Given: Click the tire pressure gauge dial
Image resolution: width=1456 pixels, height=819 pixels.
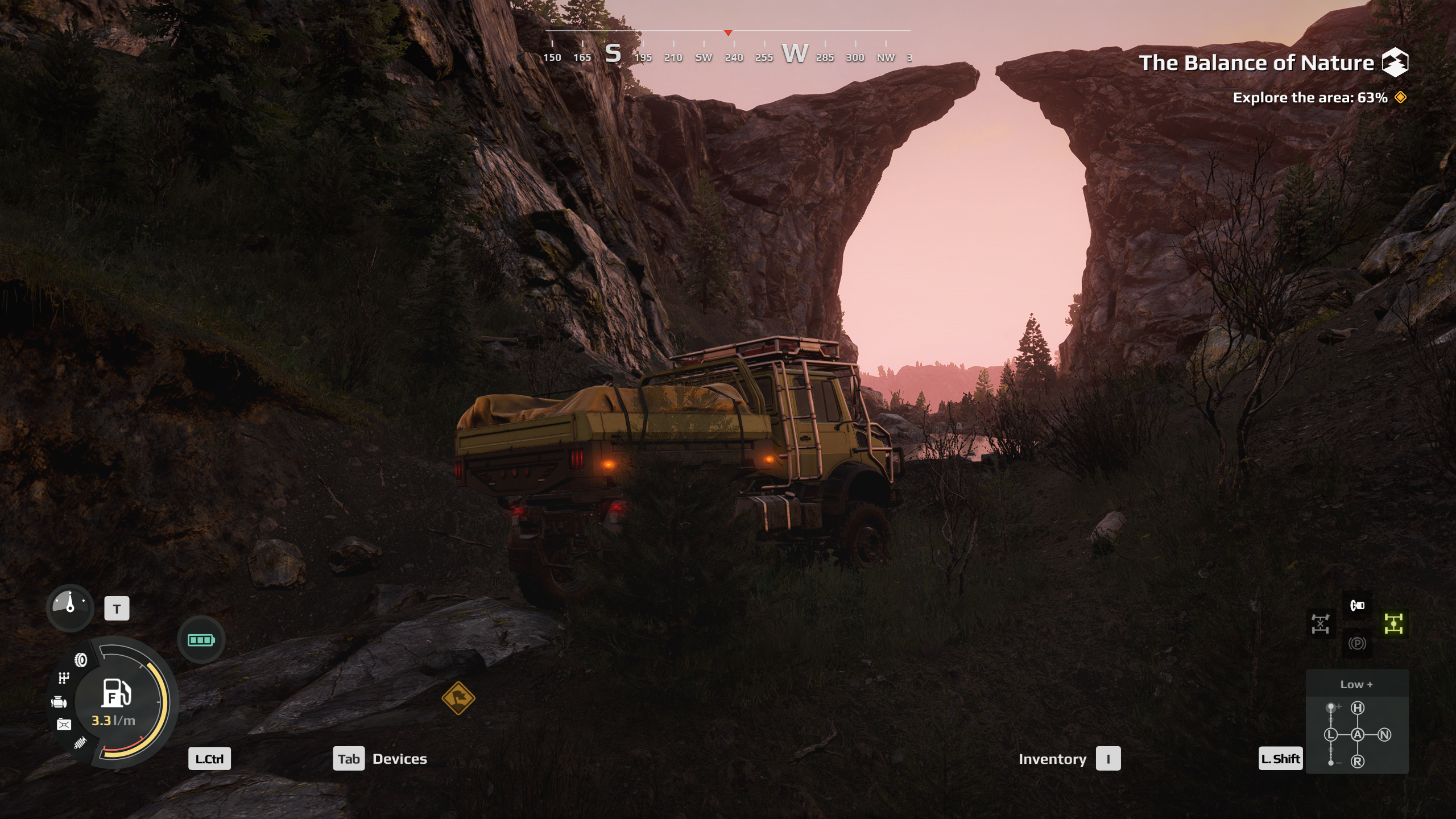Looking at the screenshot, I should point(70,607).
